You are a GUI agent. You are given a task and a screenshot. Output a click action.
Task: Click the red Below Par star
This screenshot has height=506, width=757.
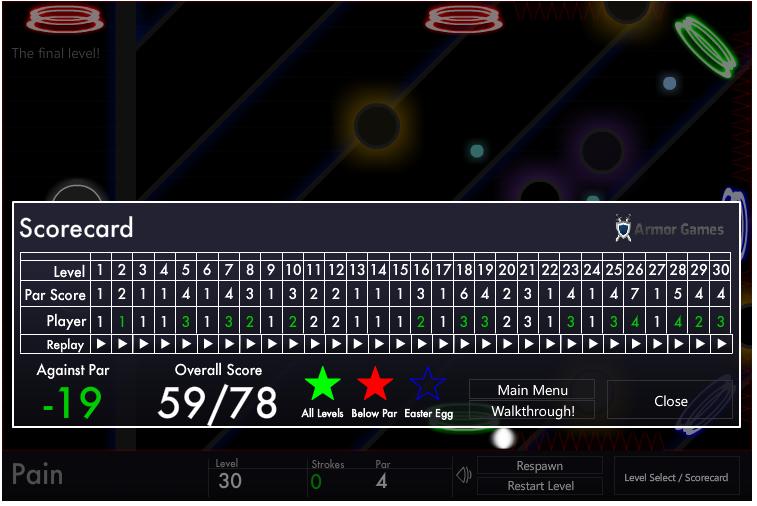[x=374, y=385]
